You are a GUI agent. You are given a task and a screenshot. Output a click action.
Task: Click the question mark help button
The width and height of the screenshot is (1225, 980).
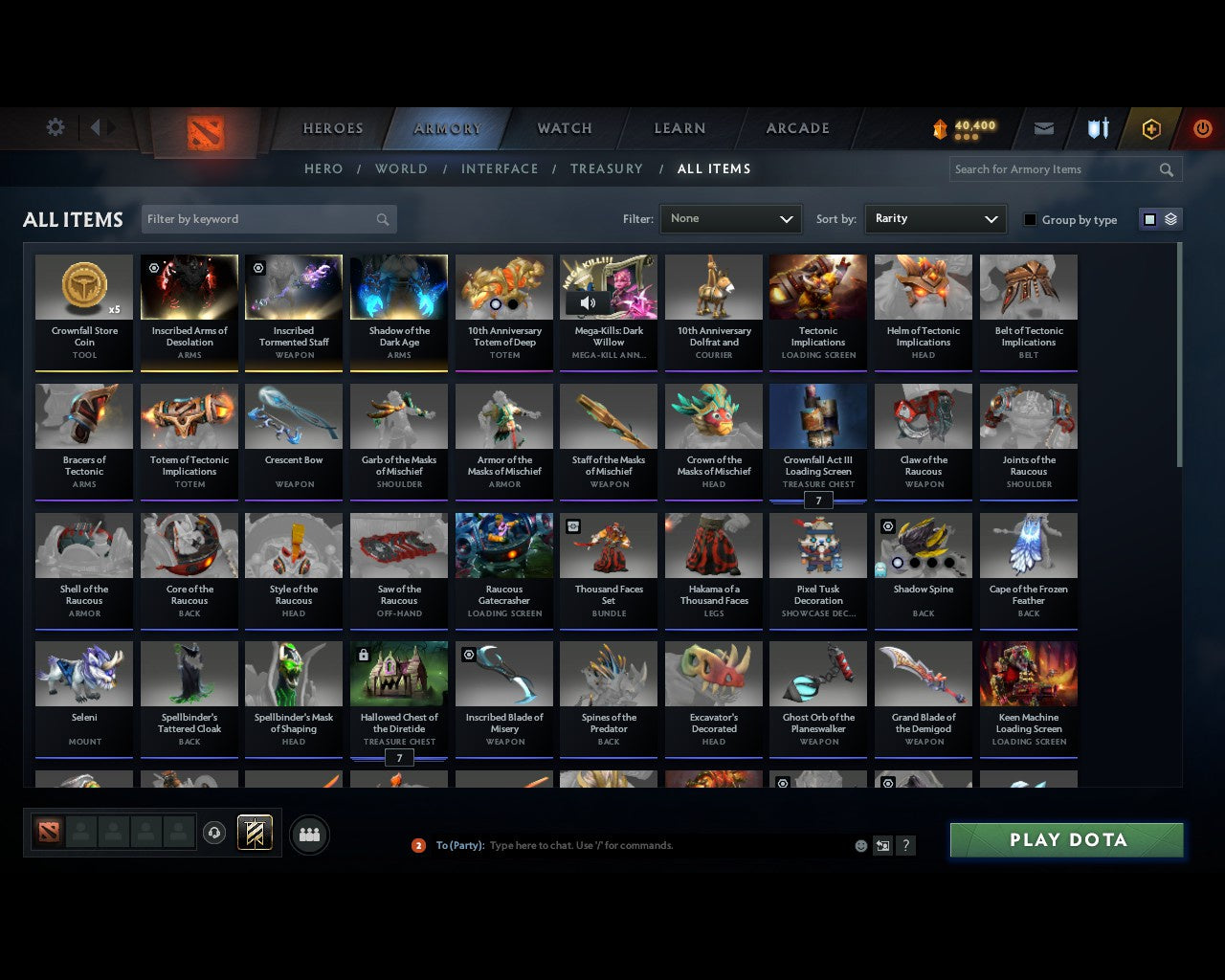pos(905,845)
